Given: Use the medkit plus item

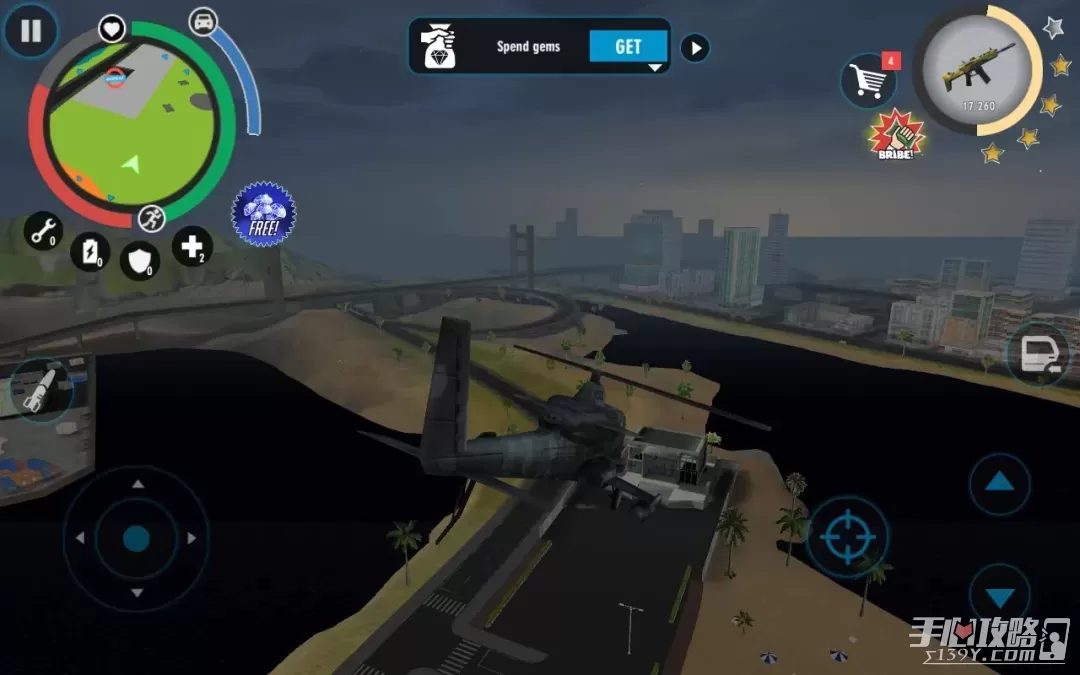Looking at the screenshot, I should (191, 245).
